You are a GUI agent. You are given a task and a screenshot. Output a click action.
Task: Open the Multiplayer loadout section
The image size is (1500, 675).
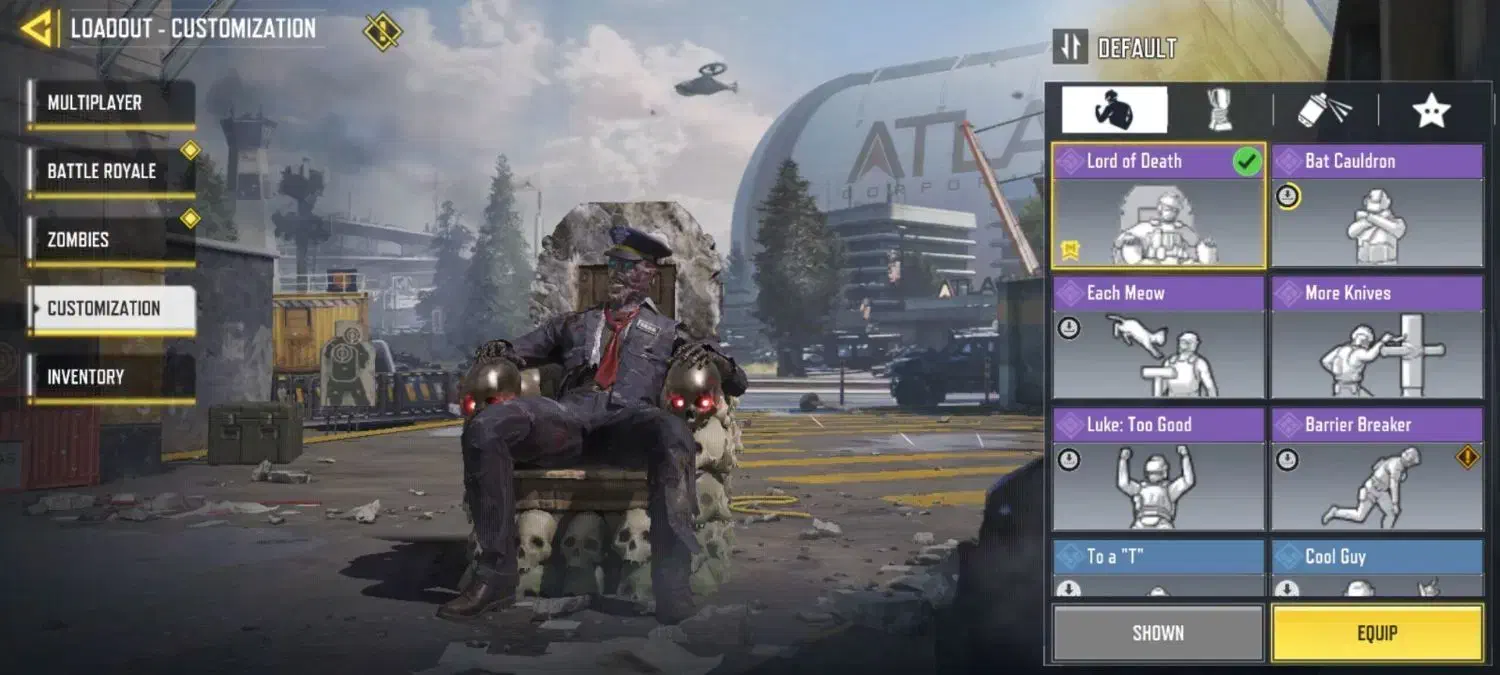(x=110, y=103)
